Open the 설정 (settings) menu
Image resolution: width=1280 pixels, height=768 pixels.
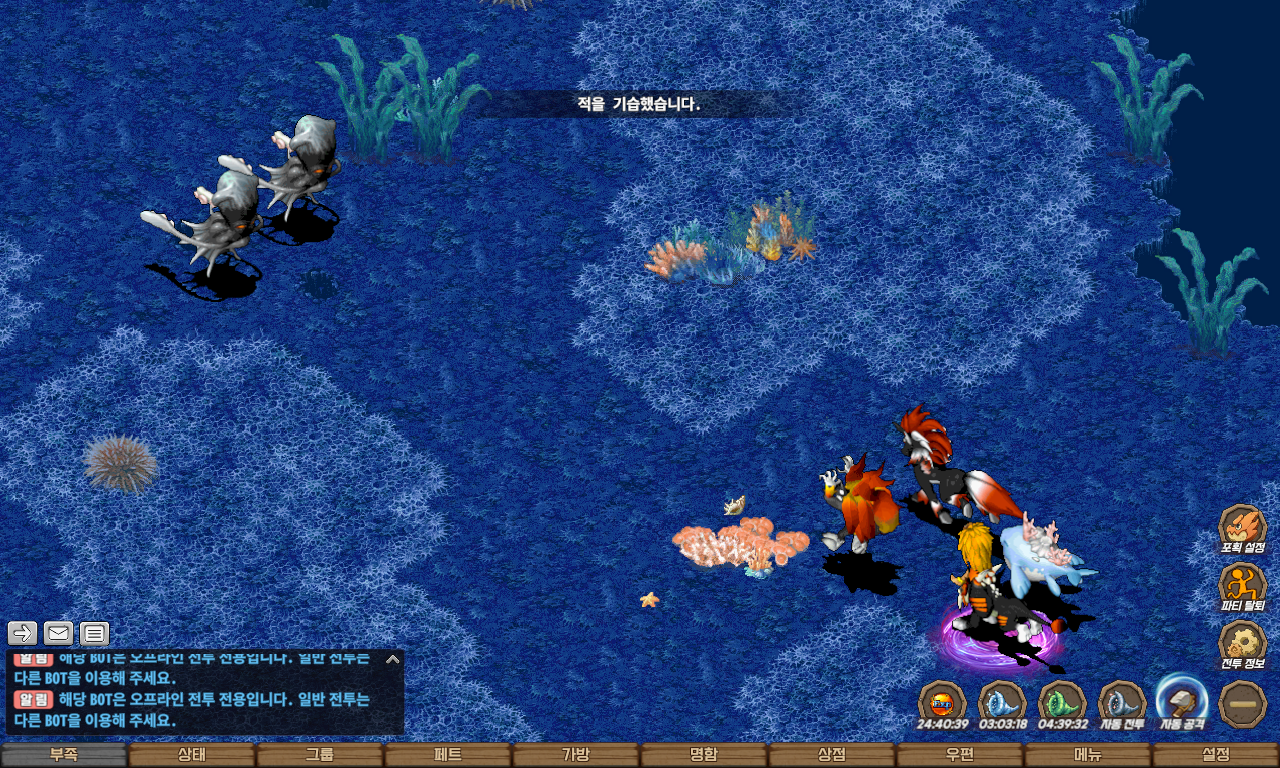point(1216,755)
